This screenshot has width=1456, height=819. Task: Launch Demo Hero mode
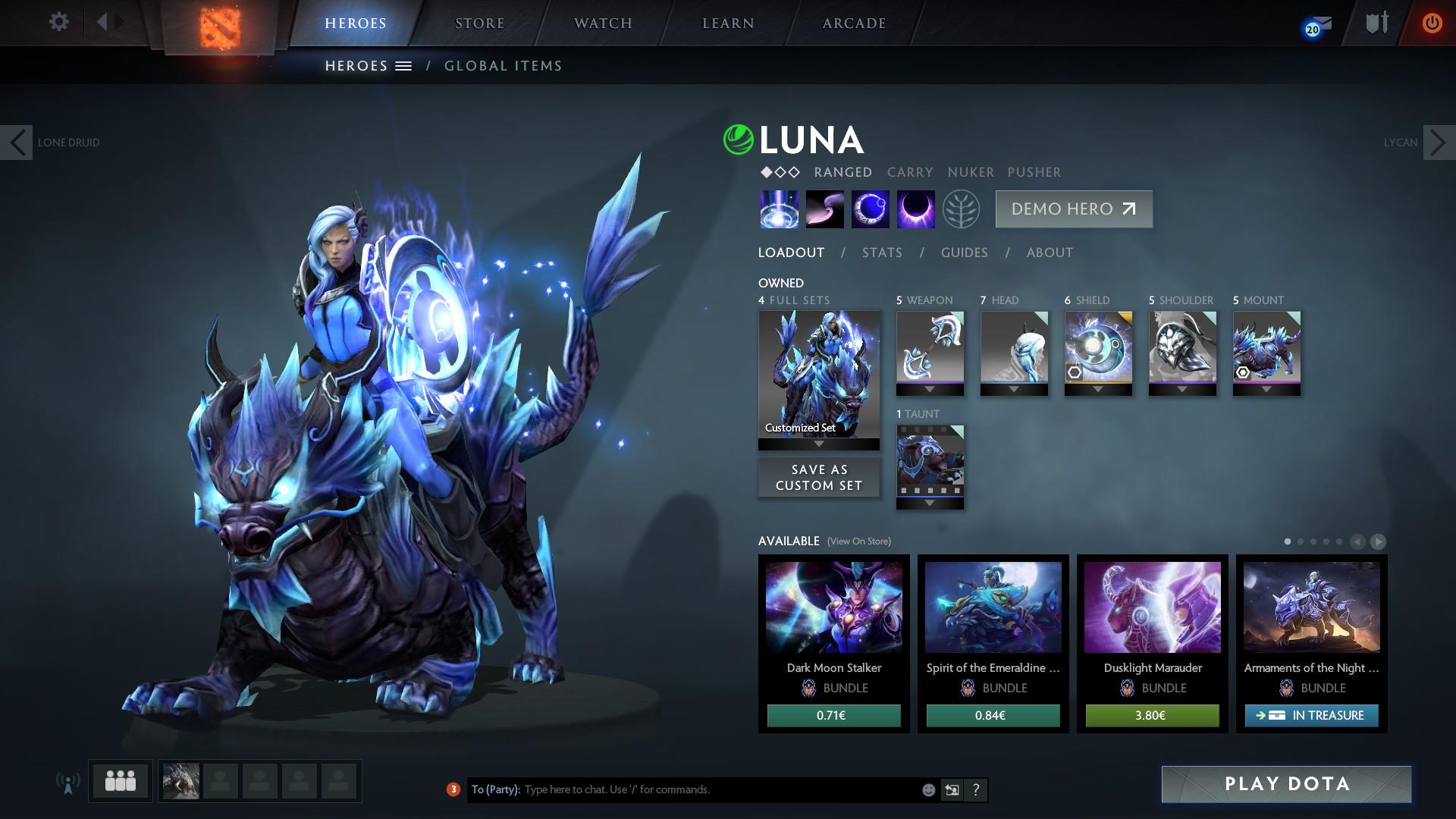pyautogui.click(x=1074, y=209)
